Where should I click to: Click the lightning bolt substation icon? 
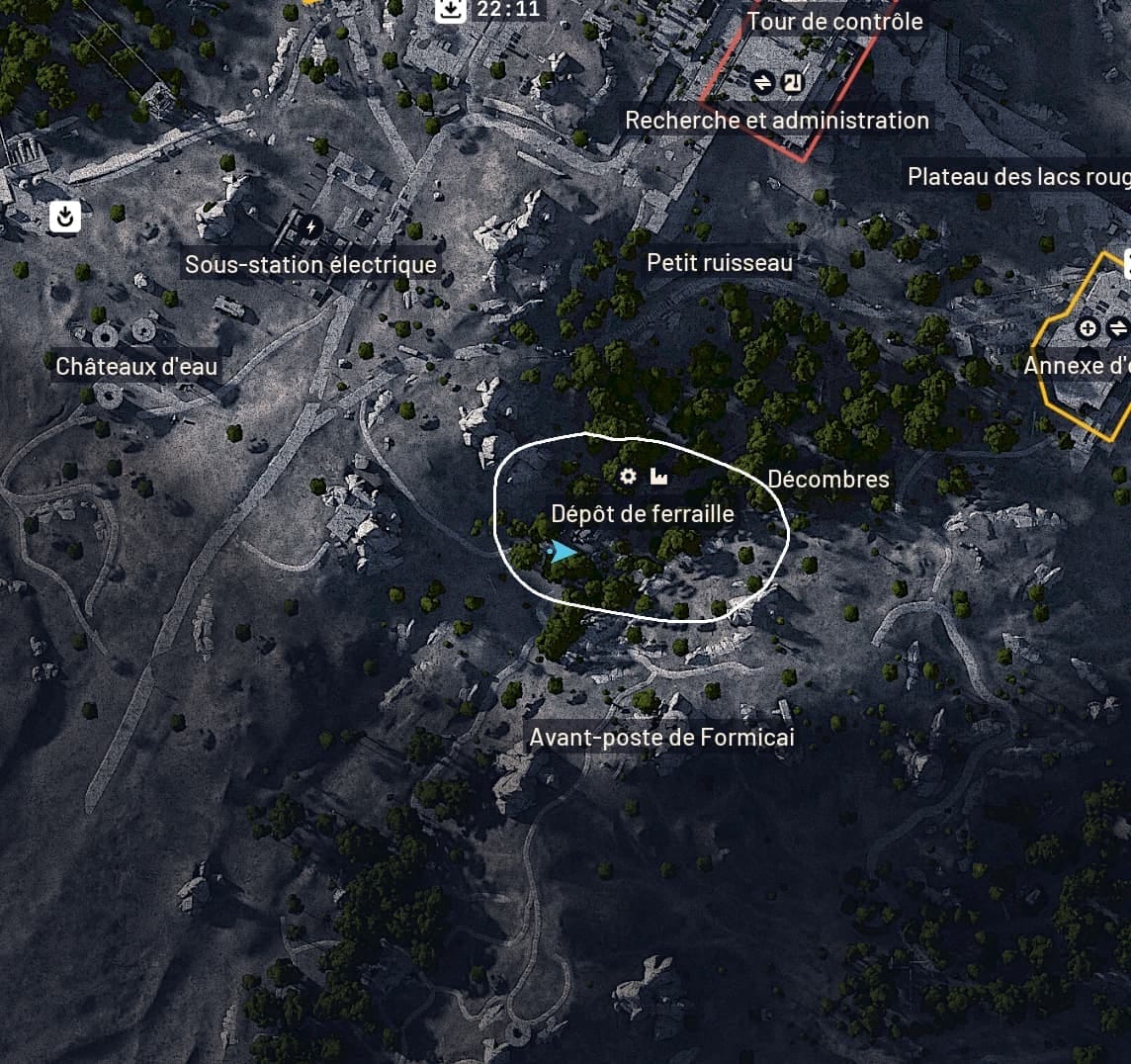tap(311, 228)
